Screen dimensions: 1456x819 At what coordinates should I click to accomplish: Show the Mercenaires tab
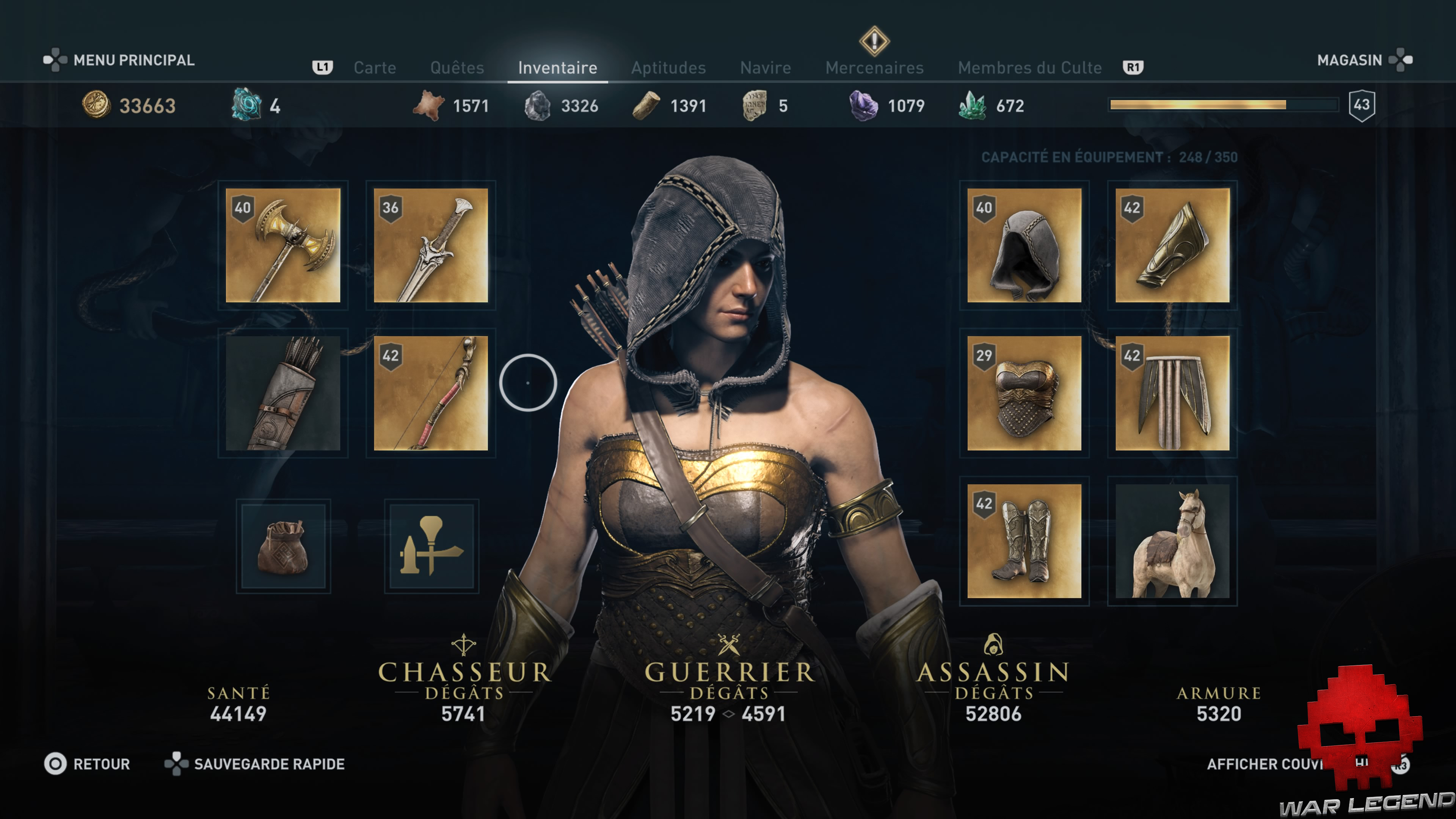point(874,68)
